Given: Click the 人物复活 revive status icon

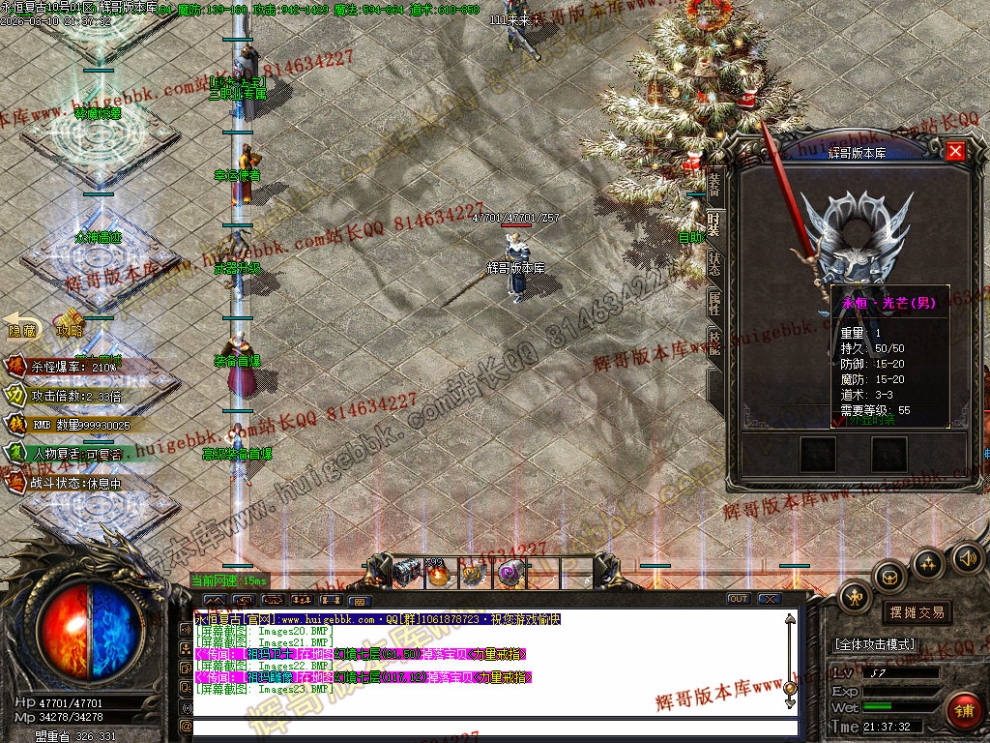Looking at the screenshot, I should tap(16, 452).
